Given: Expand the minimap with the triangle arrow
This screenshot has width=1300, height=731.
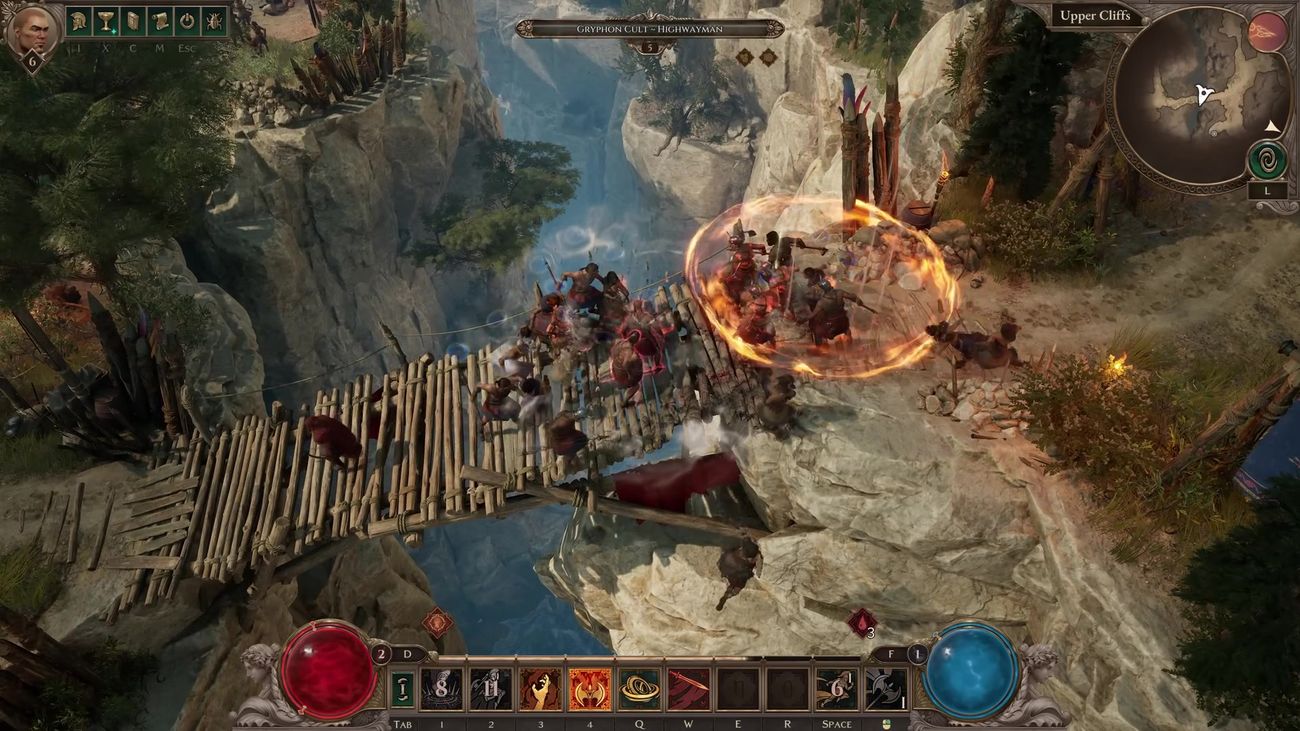Looking at the screenshot, I should pos(1272,126).
